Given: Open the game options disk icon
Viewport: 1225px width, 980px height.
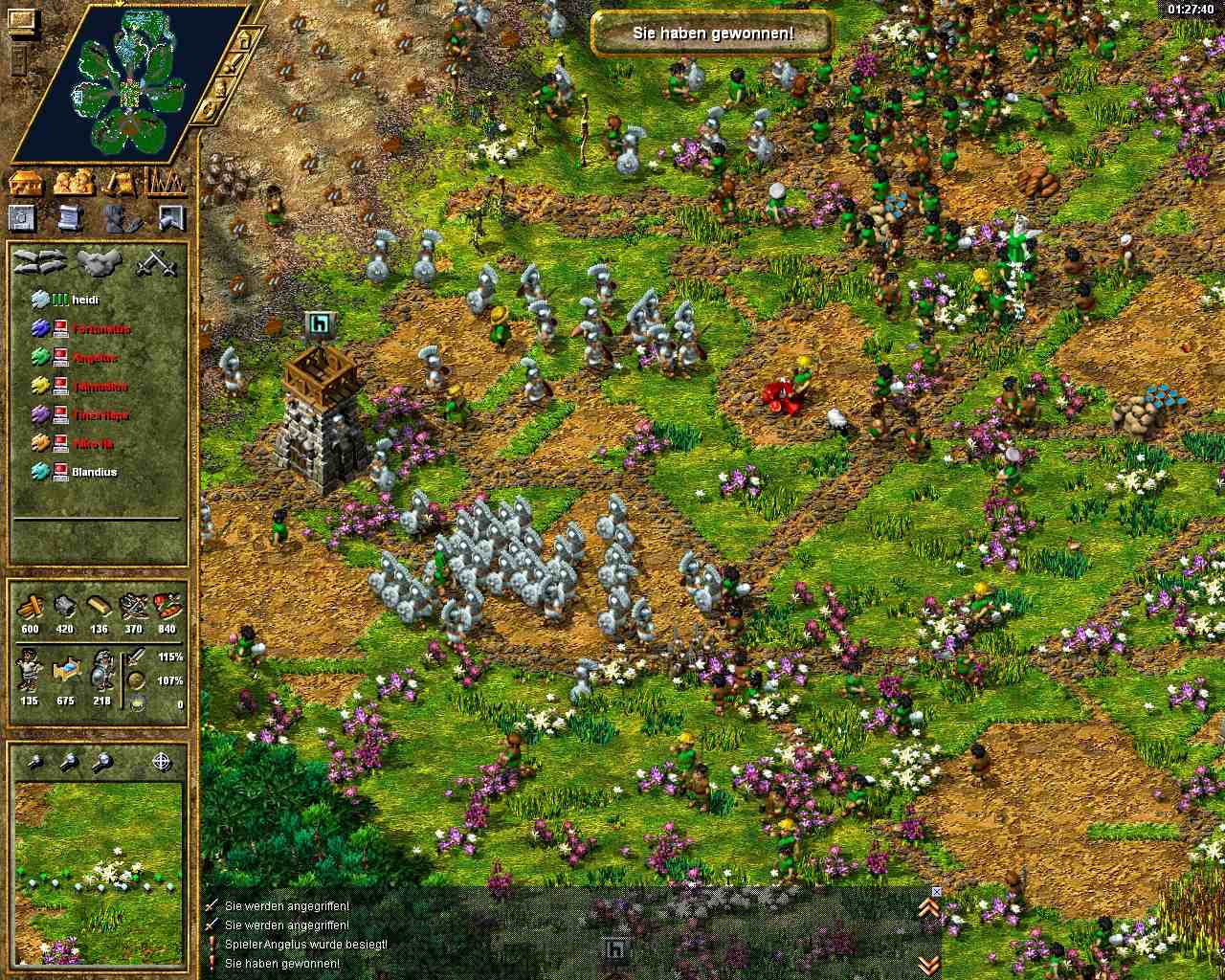Looking at the screenshot, I should (22, 218).
